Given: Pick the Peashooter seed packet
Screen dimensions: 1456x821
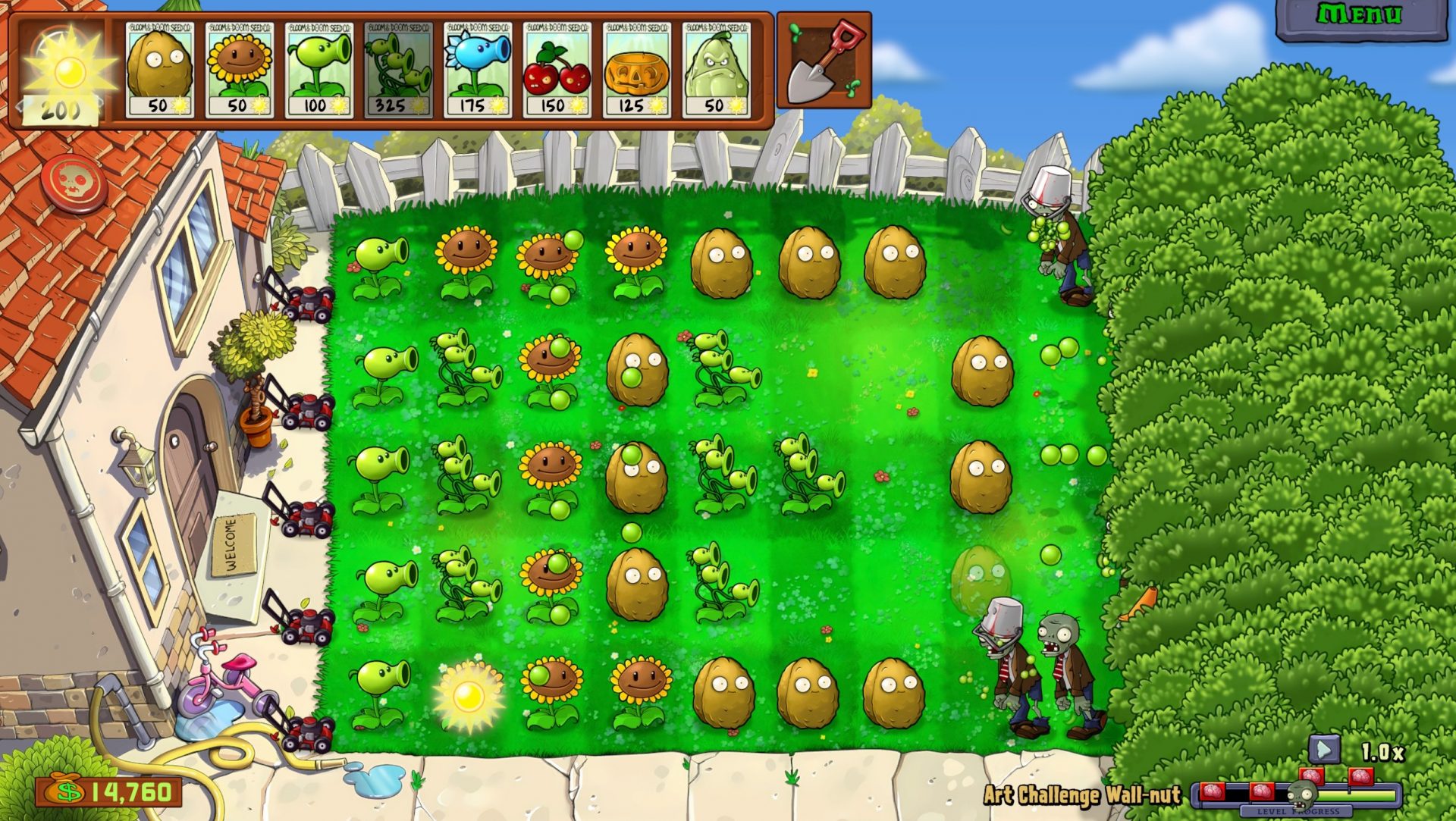Looking at the screenshot, I should click(318, 68).
